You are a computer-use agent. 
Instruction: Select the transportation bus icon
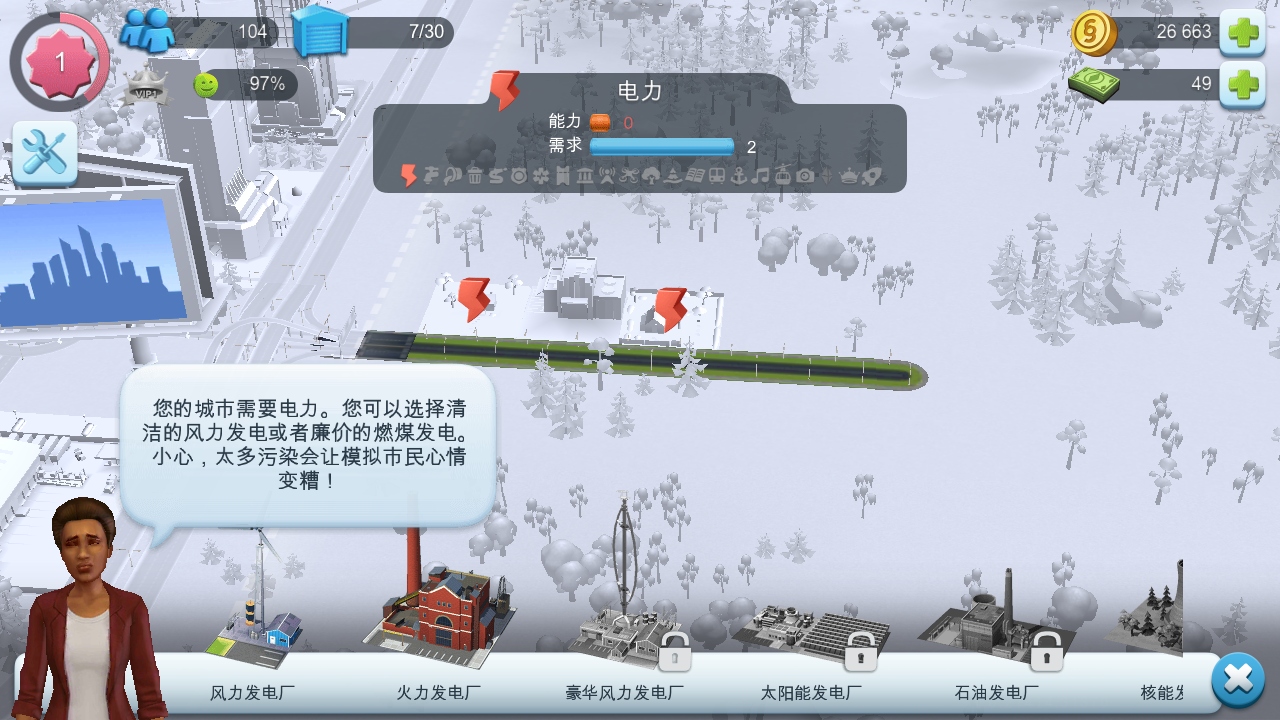click(x=715, y=174)
